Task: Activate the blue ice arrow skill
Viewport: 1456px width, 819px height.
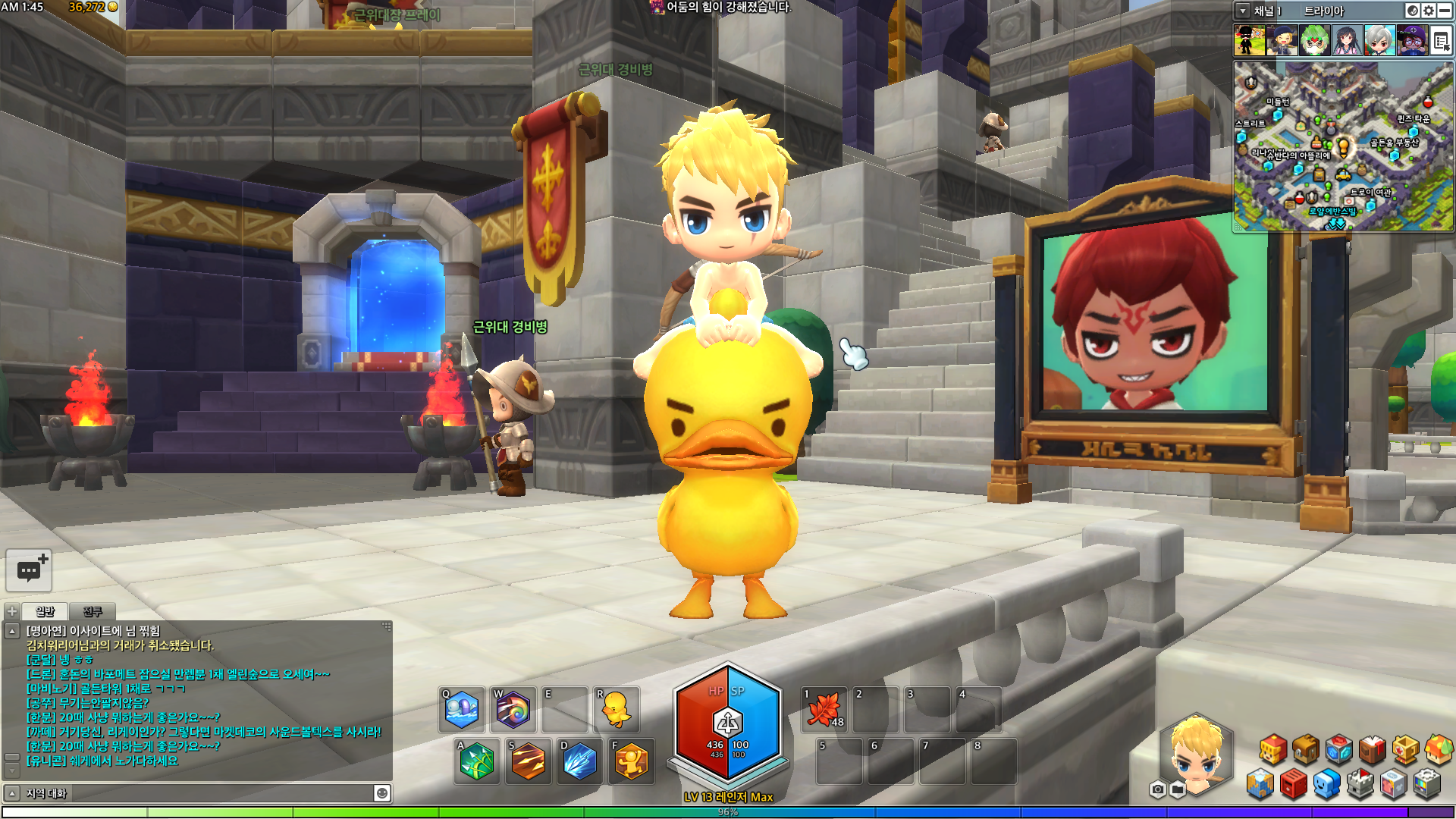Action: pyautogui.click(x=579, y=761)
